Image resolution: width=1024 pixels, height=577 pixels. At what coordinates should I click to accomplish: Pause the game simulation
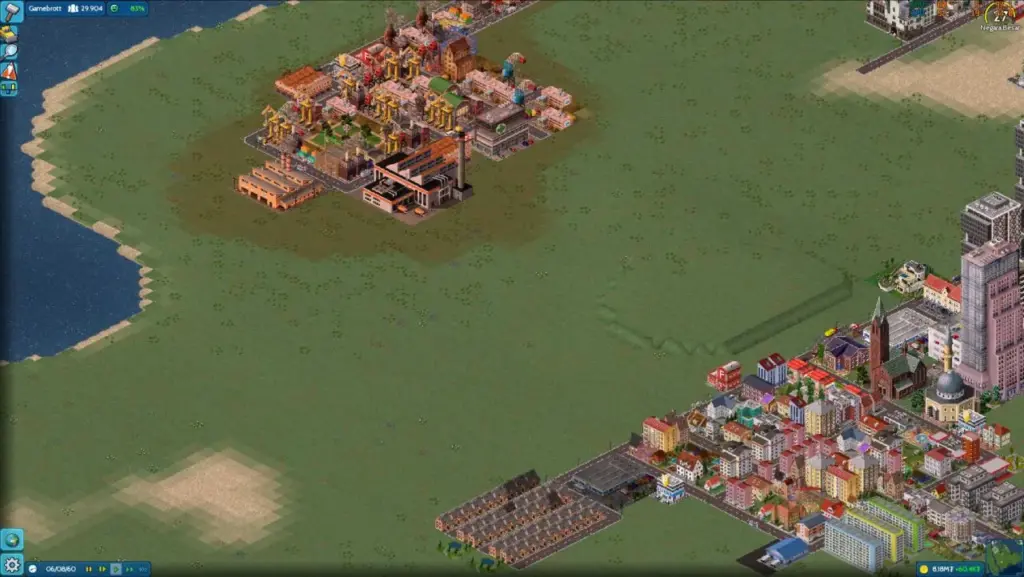[88, 569]
